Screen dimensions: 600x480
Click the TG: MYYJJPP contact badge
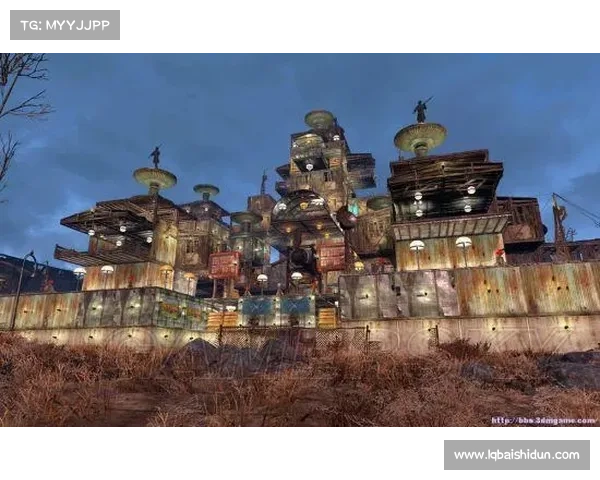click(x=64, y=24)
